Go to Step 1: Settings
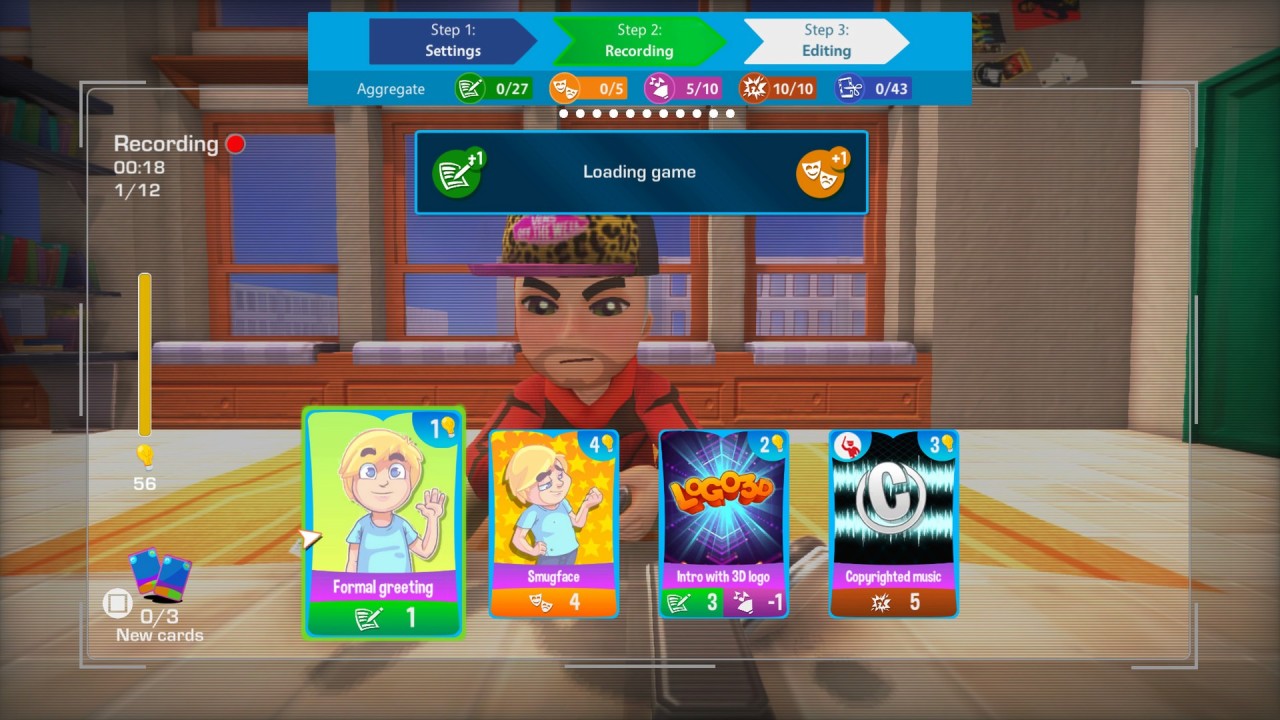 (452, 41)
